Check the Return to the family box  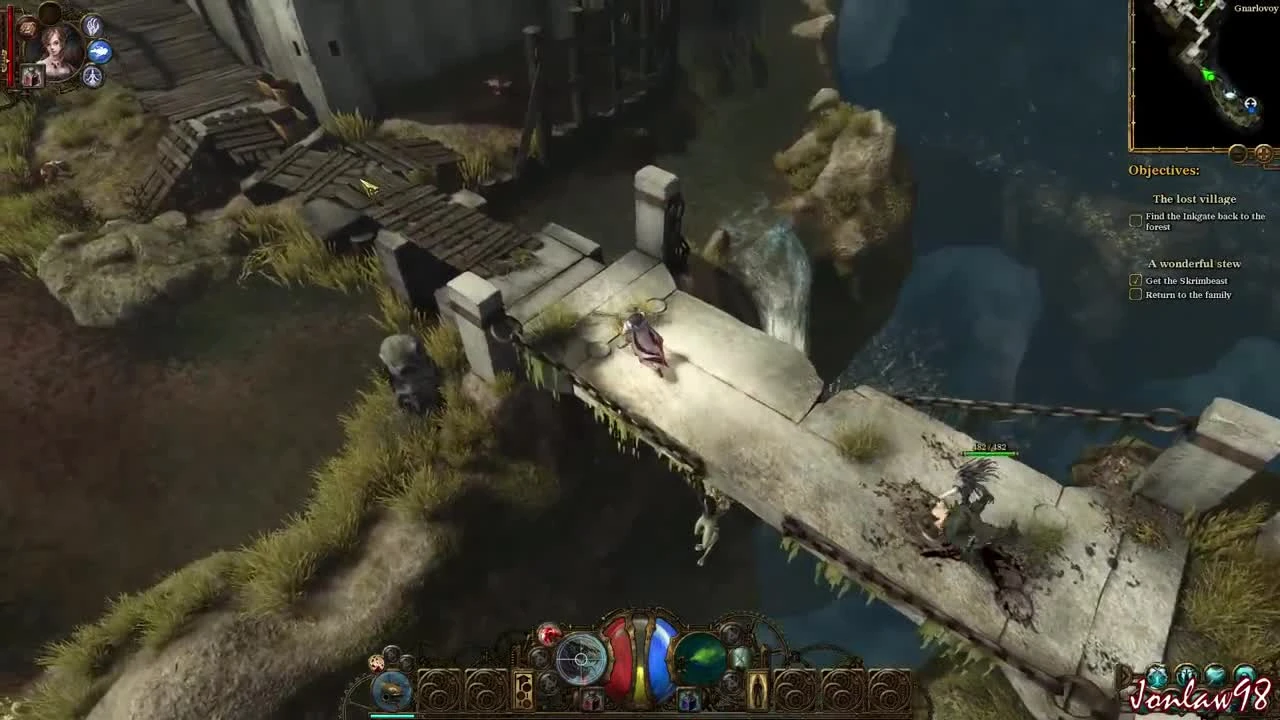1136,294
